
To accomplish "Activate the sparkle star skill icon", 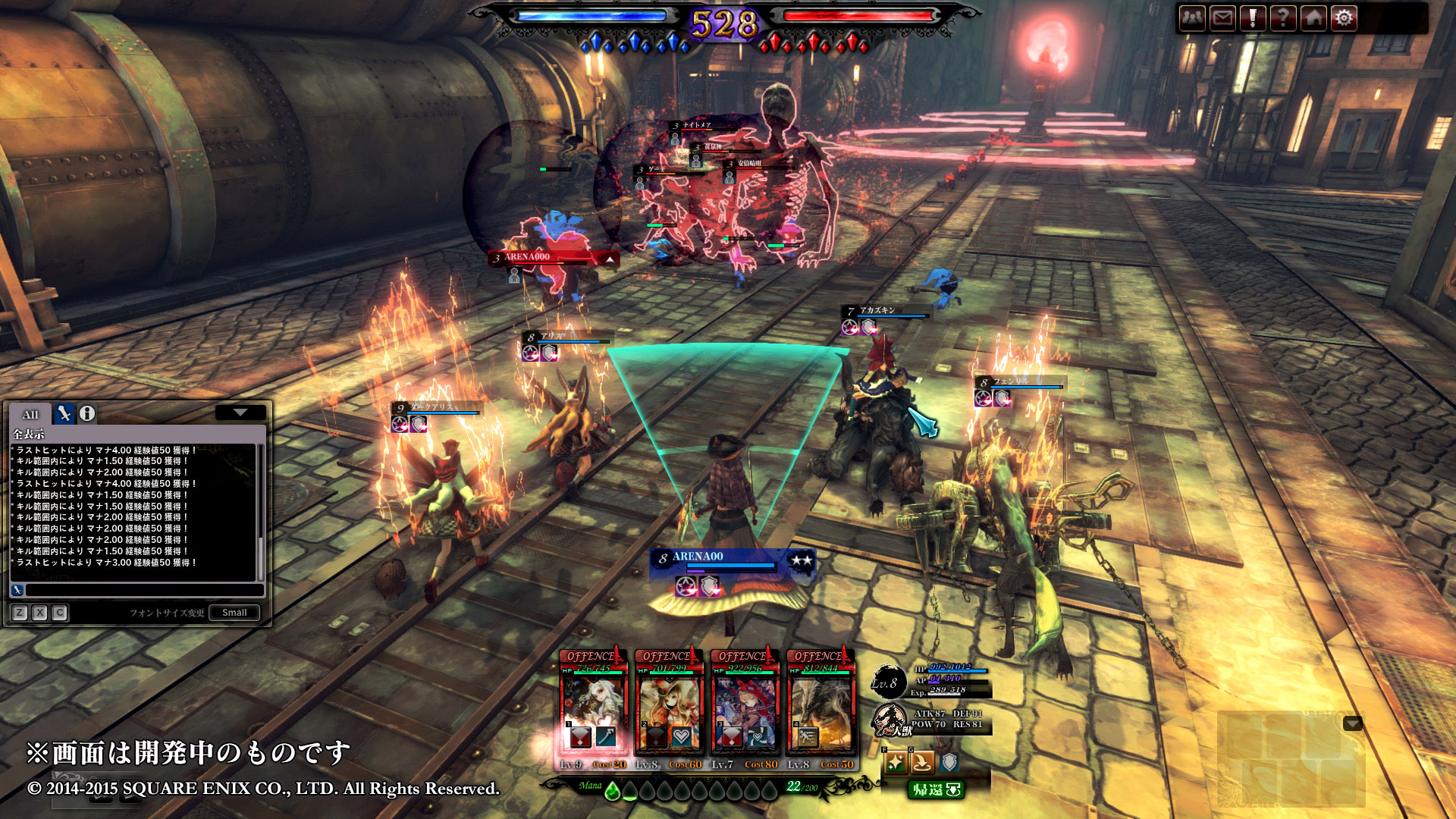I will [x=896, y=762].
